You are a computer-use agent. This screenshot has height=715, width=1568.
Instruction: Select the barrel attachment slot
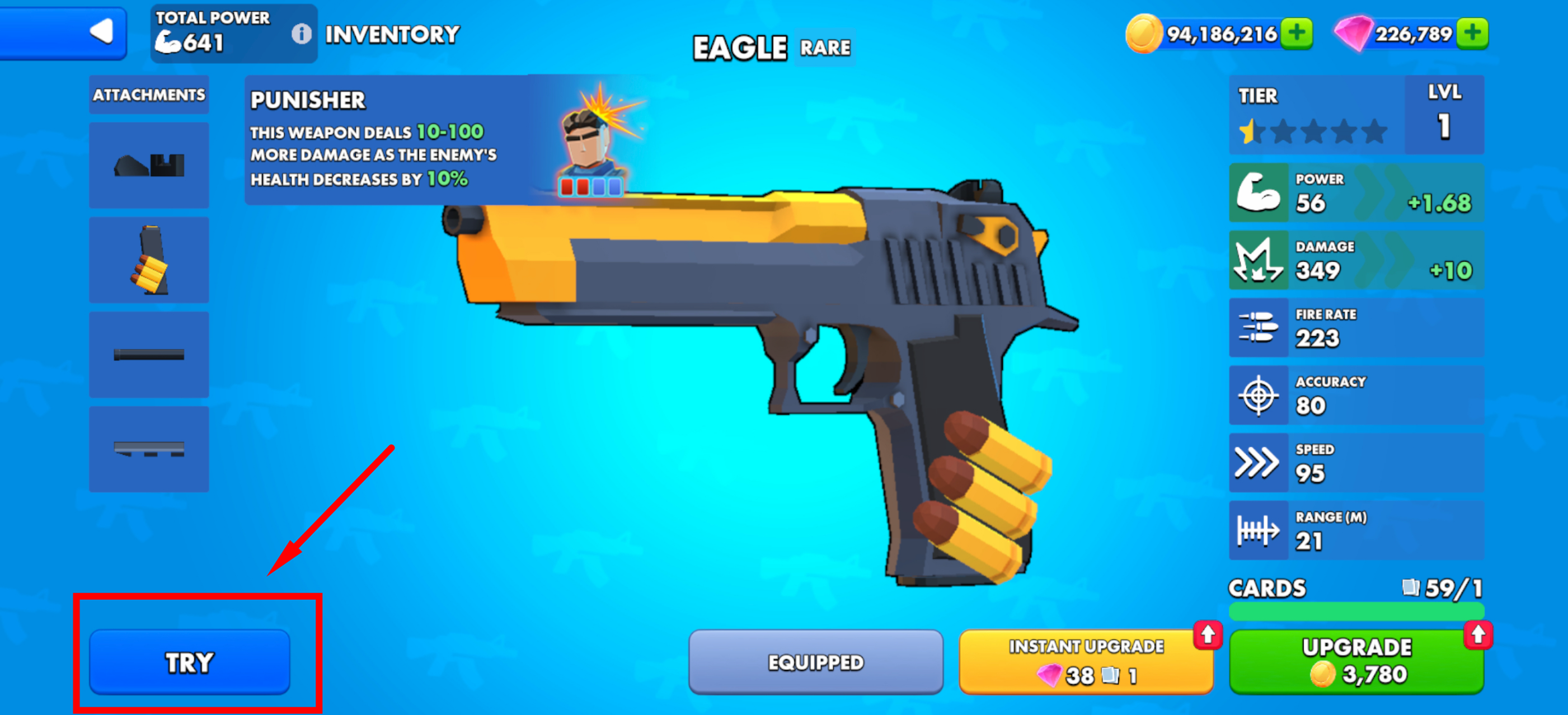[149, 355]
